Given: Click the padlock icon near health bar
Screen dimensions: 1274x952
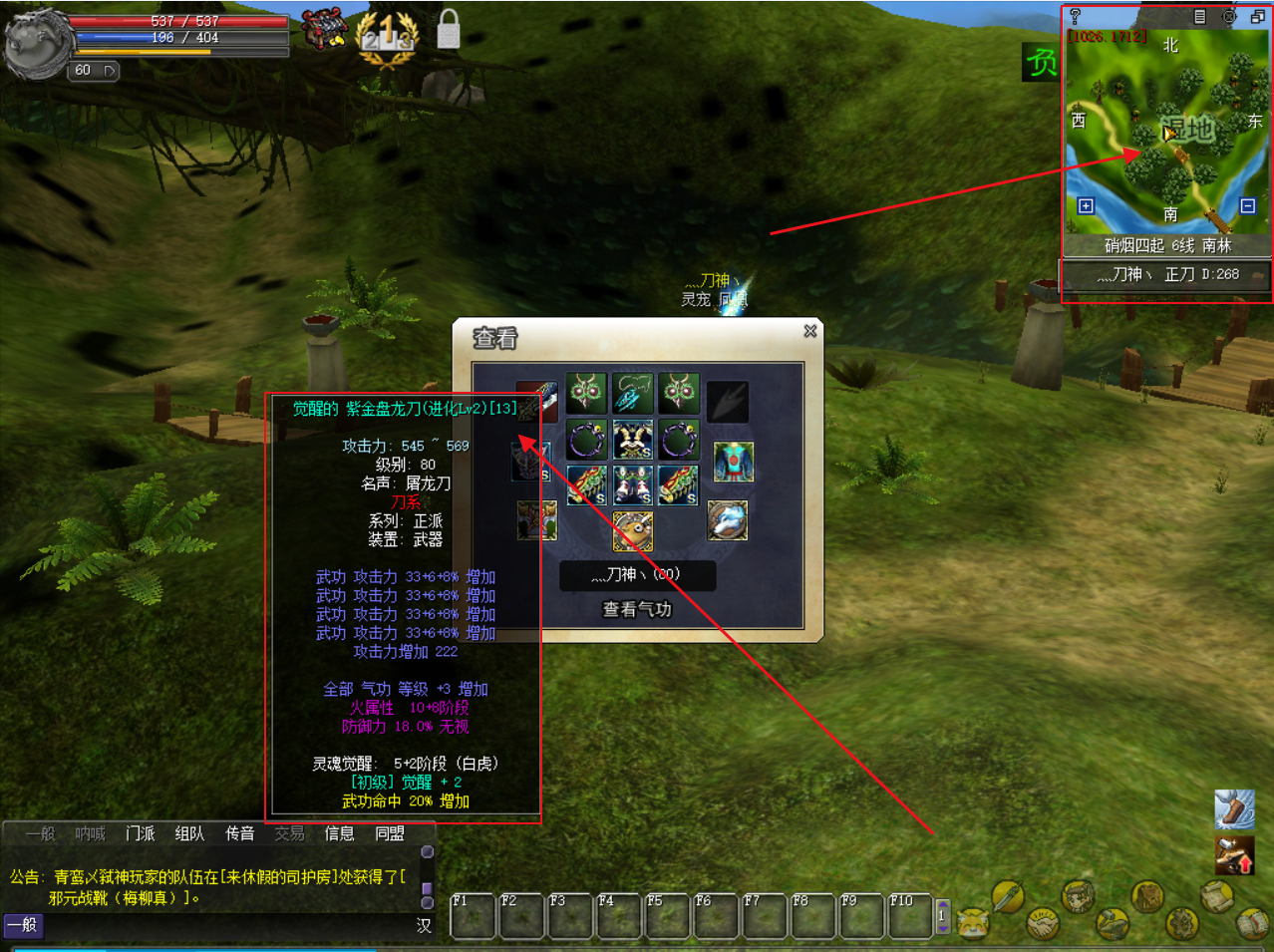Looking at the screenshot, I should (449, 30).
